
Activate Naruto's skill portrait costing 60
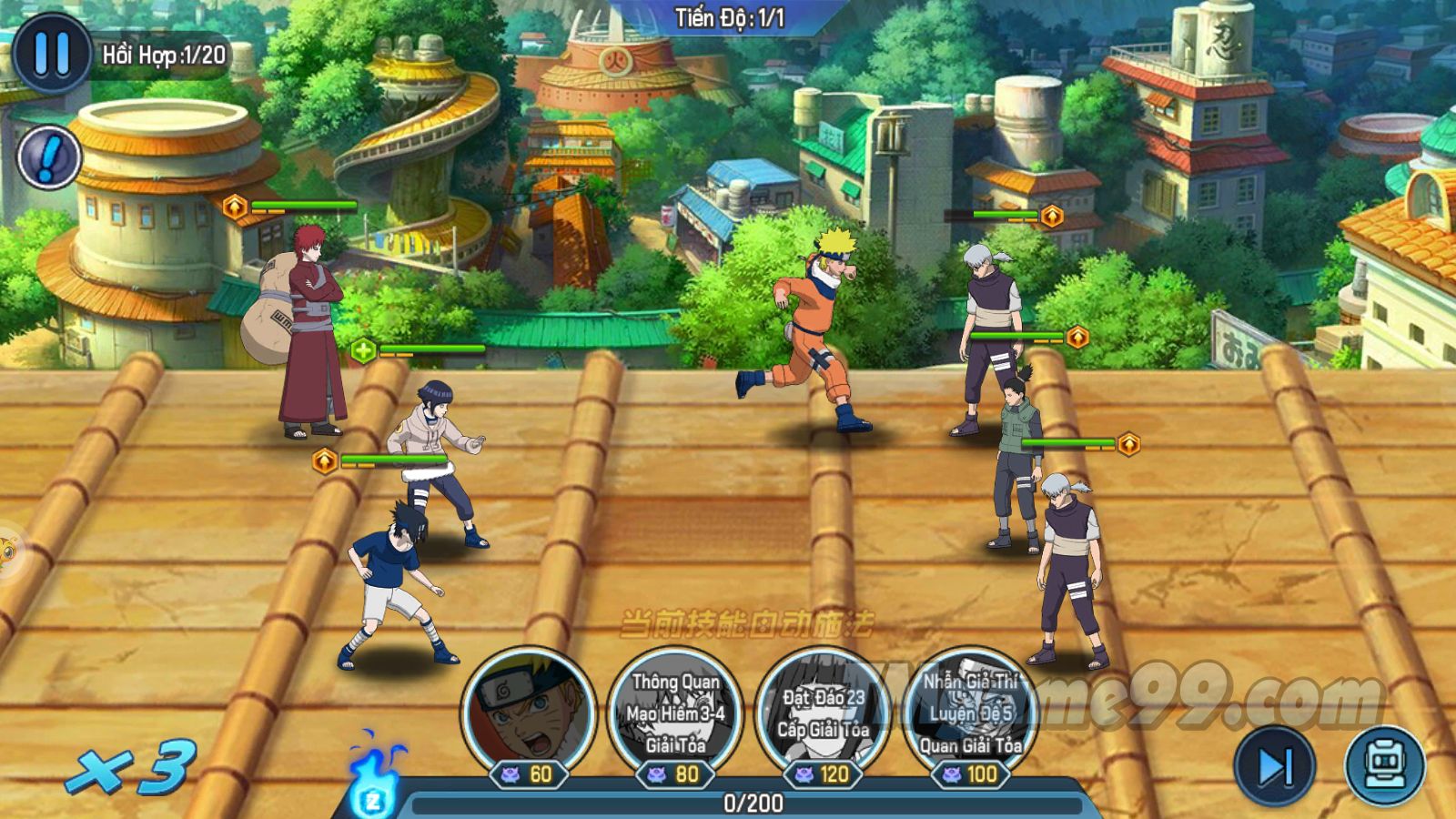528,710
